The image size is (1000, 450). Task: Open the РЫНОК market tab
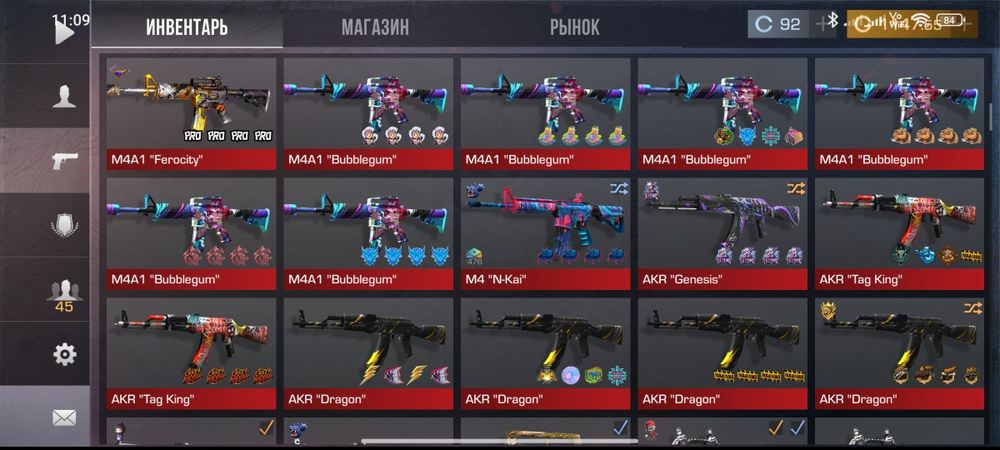pos(575,26)
